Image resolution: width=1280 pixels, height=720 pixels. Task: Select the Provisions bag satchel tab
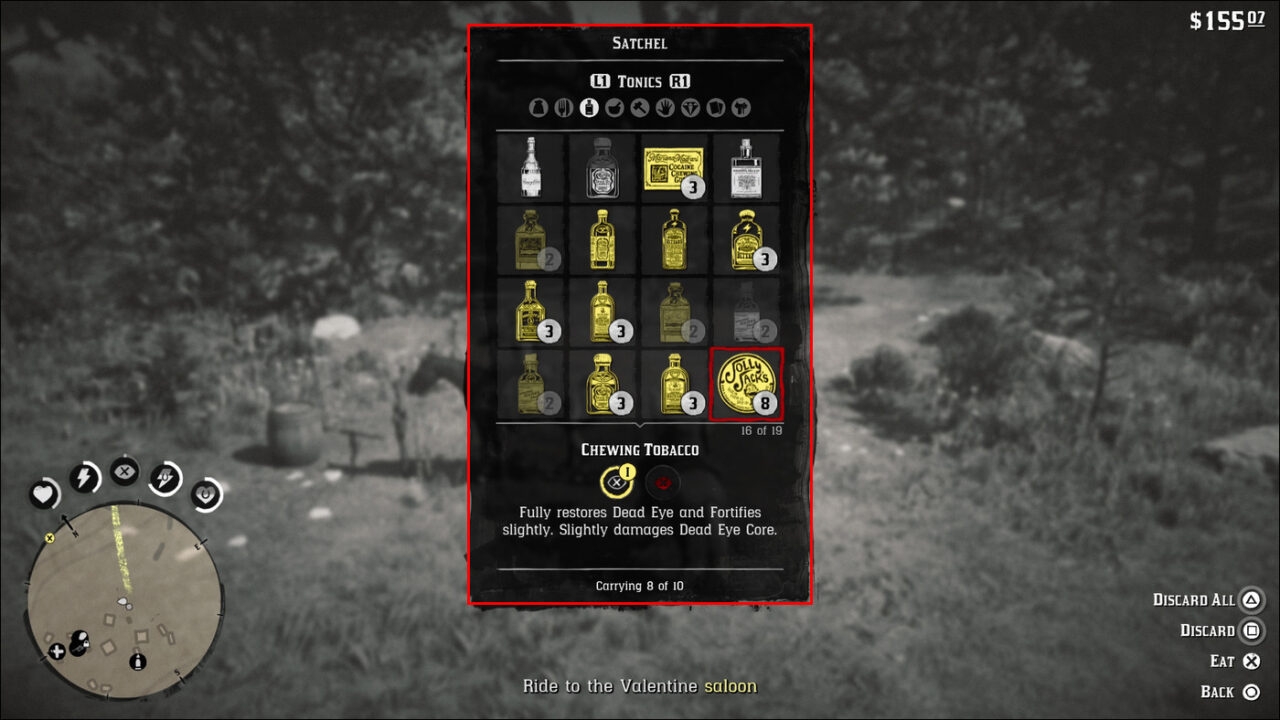[539, 107]
